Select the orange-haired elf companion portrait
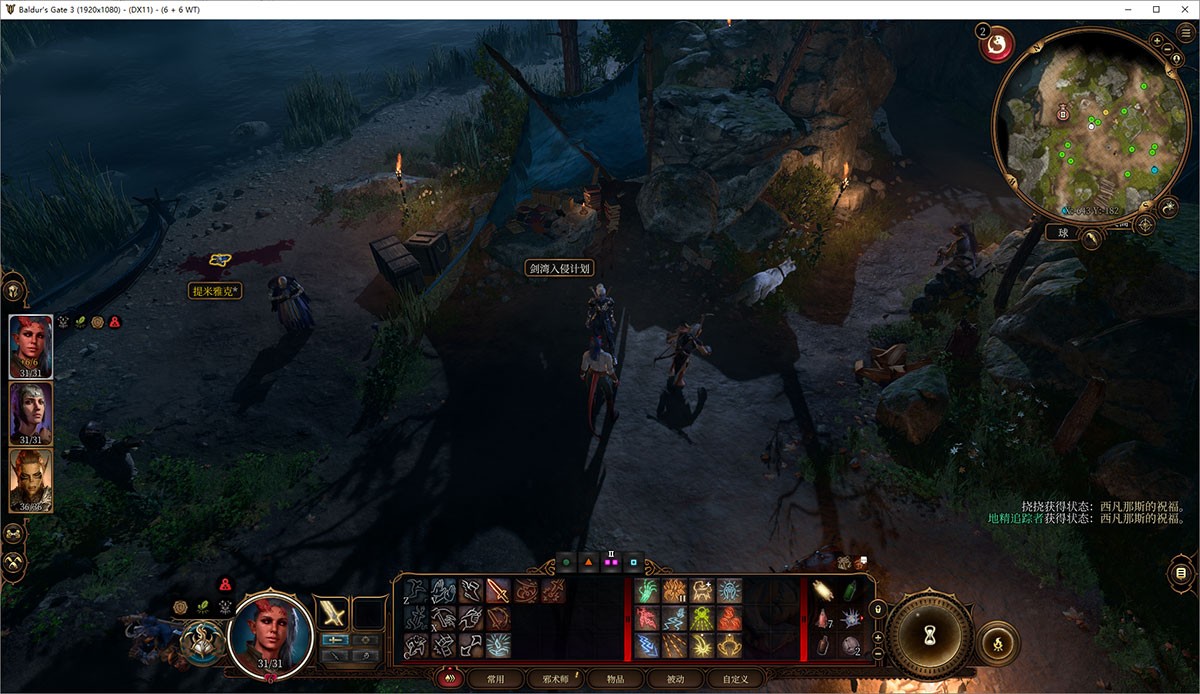1200x694 pixels. click(30, 480)
